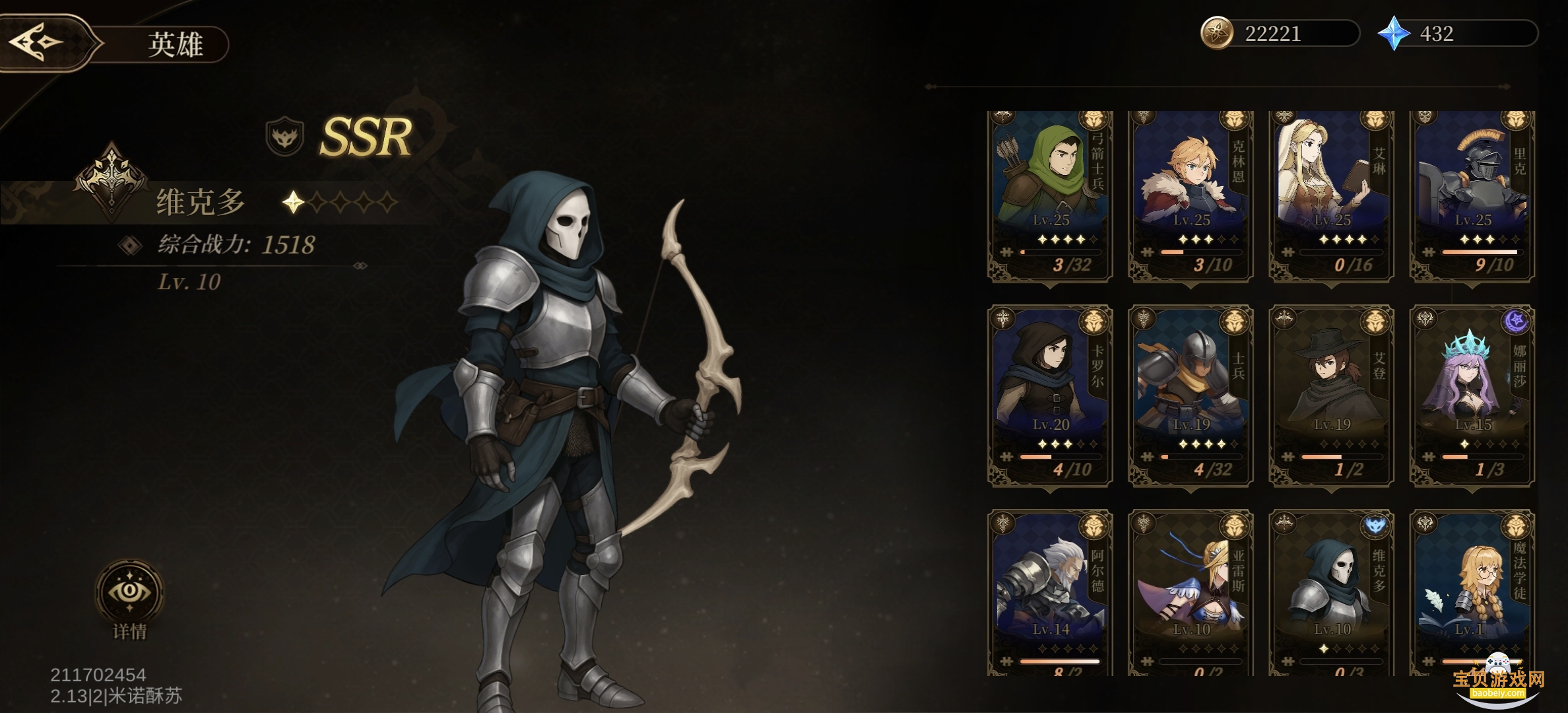Pick the 娜丽莎 crowned hero card
Viewport: 1568px width, 713px height.
[x=1472, y=396]
